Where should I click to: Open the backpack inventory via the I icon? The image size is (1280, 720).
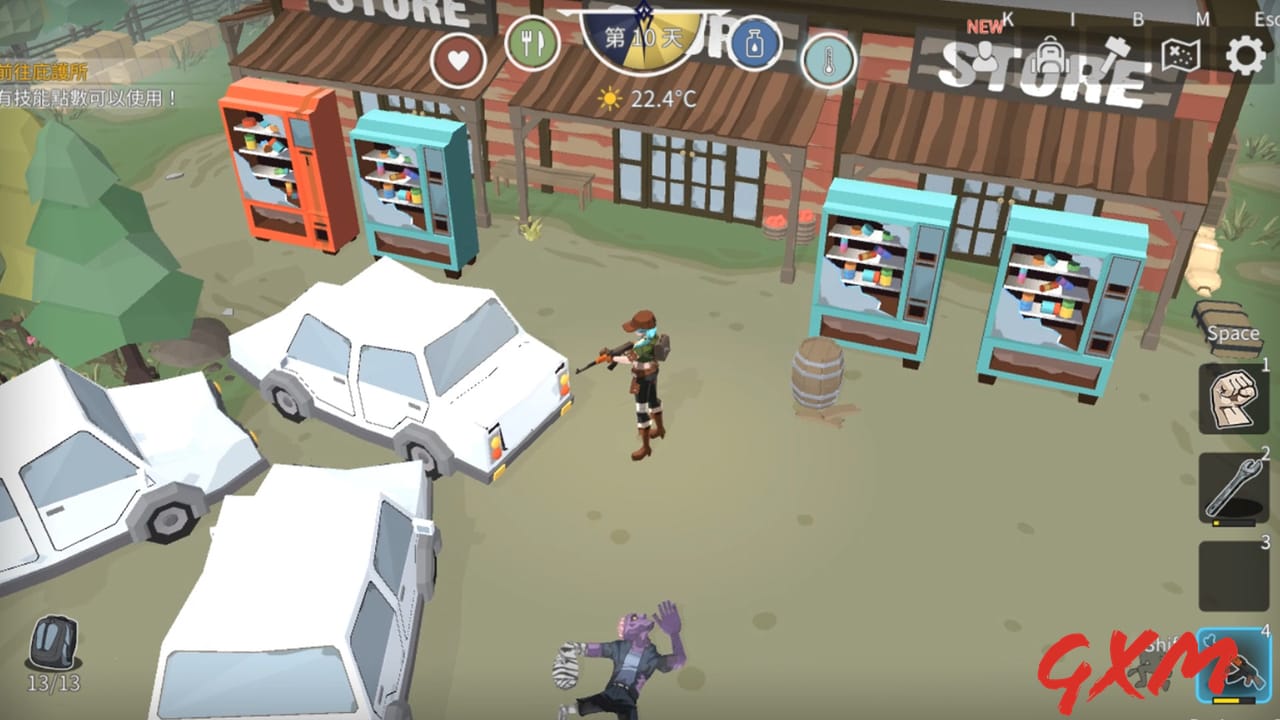tap(1050, 55)
